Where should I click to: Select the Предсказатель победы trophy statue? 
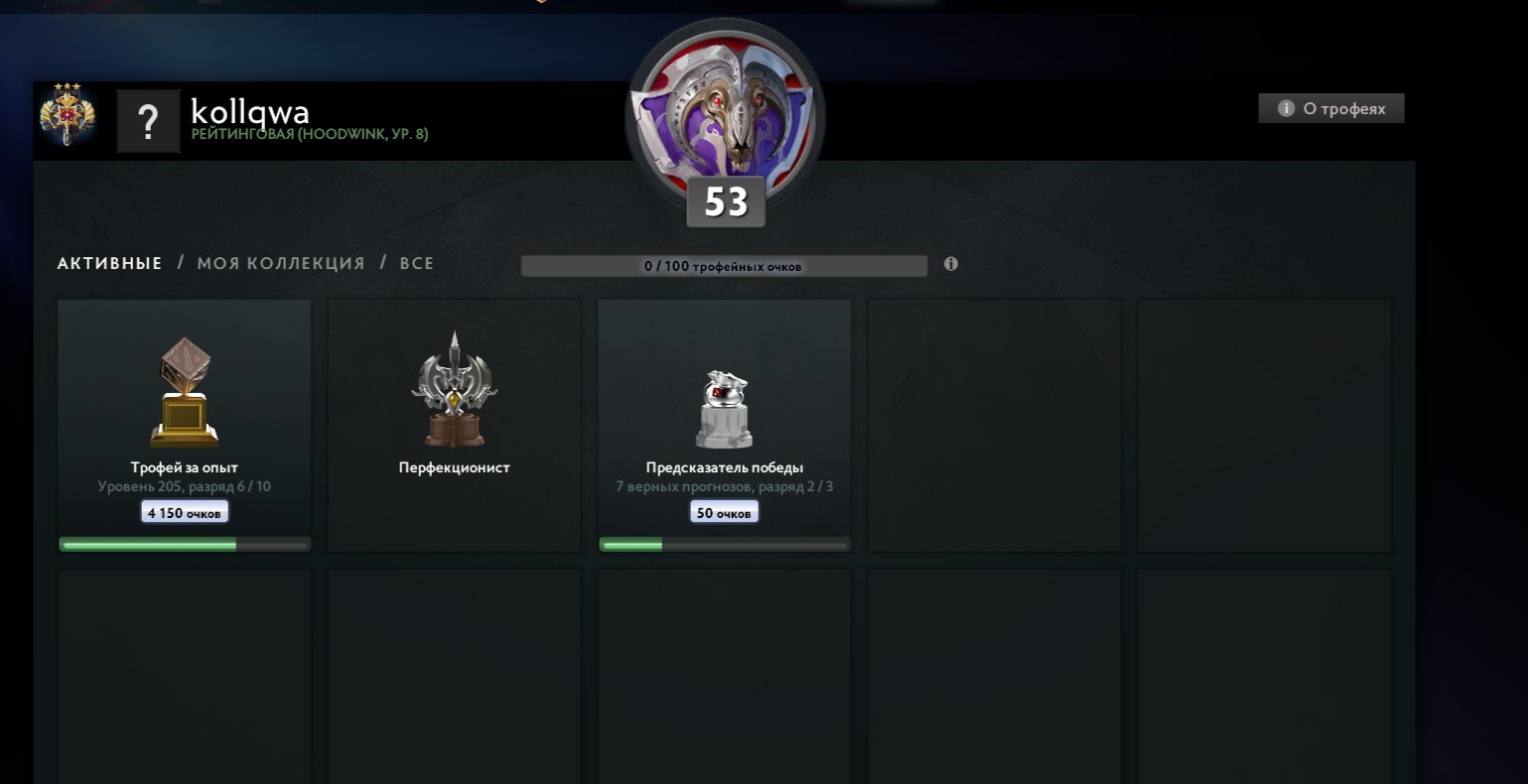pyautogui.click(x=724, y=407)
